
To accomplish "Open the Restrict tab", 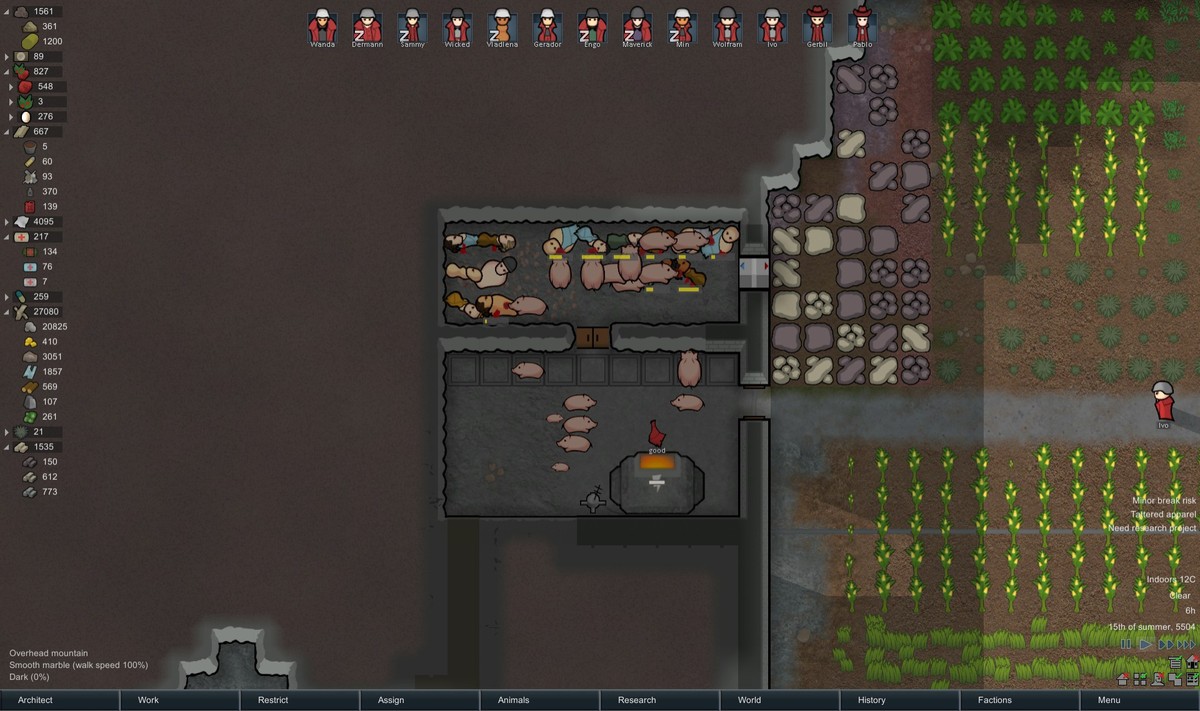I will click(x=273, y=700).
